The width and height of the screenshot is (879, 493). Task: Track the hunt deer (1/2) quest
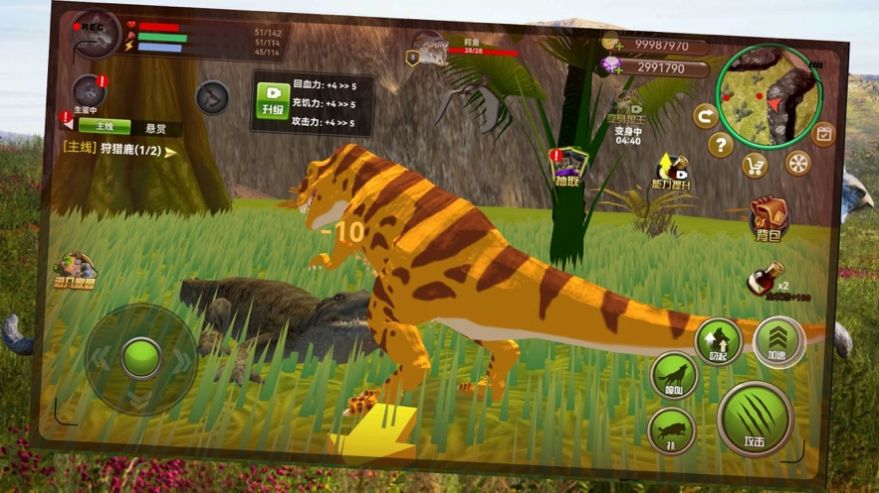coord(120,151)
